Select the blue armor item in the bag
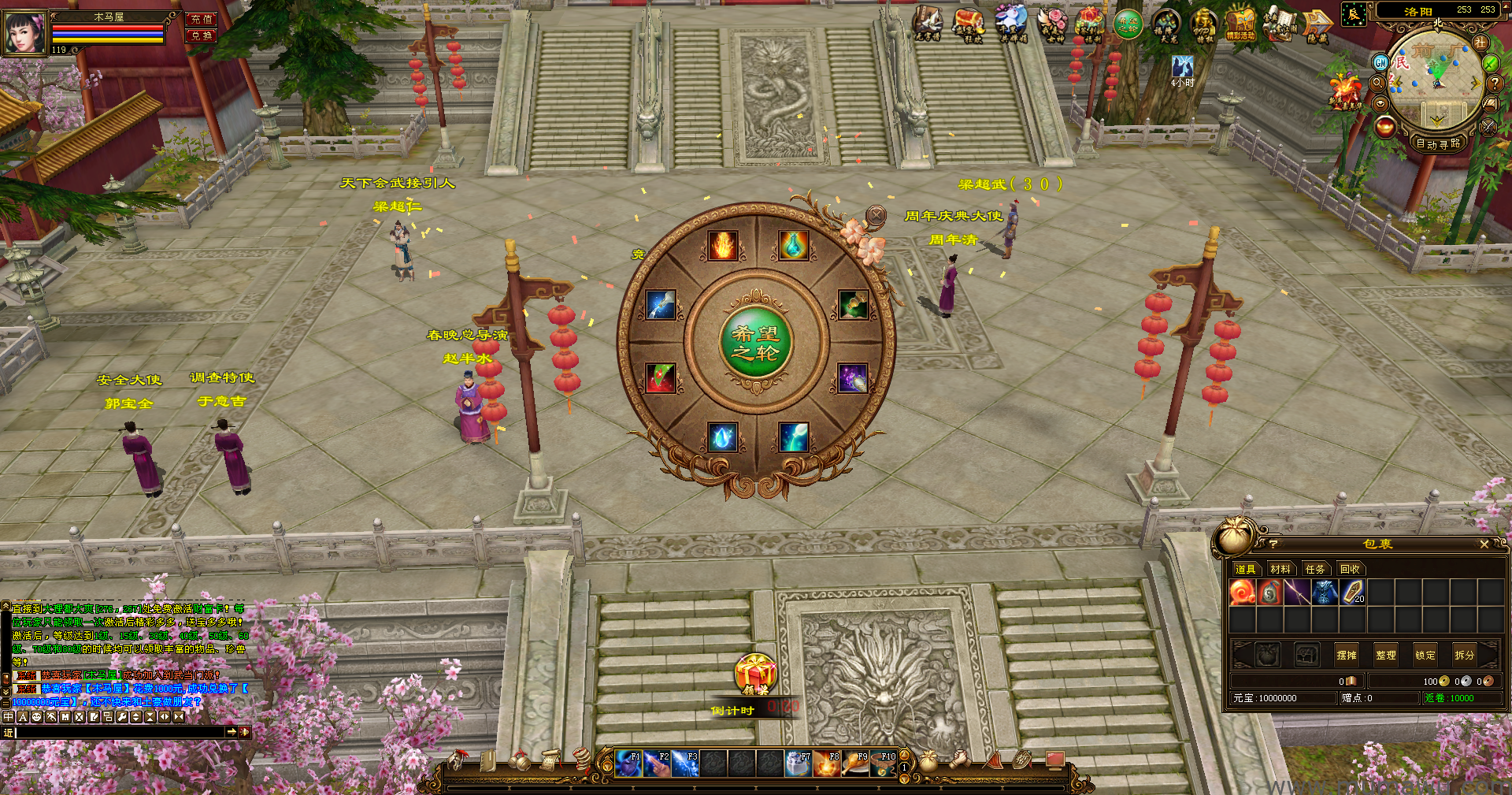This screenshot has width=1512, height=795. click(x=1325, y=593)
